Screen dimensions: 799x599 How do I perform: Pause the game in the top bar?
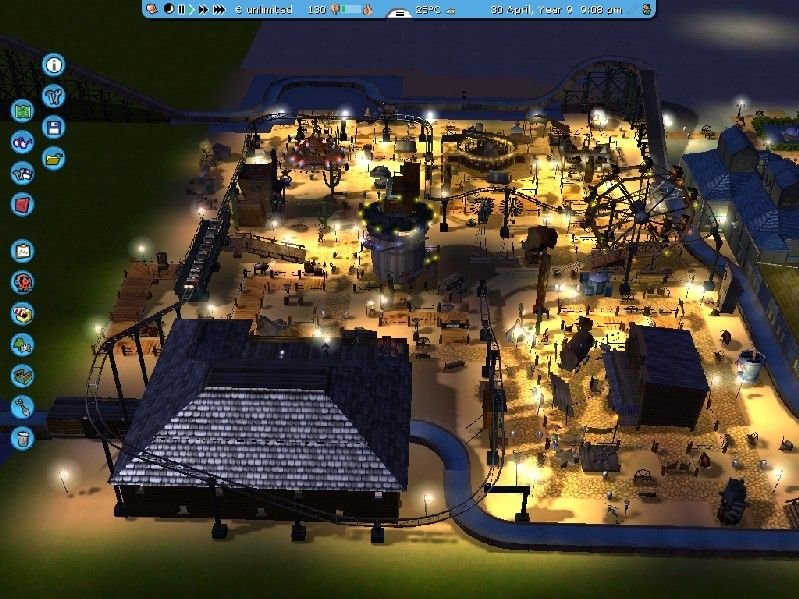pos(181,9)
